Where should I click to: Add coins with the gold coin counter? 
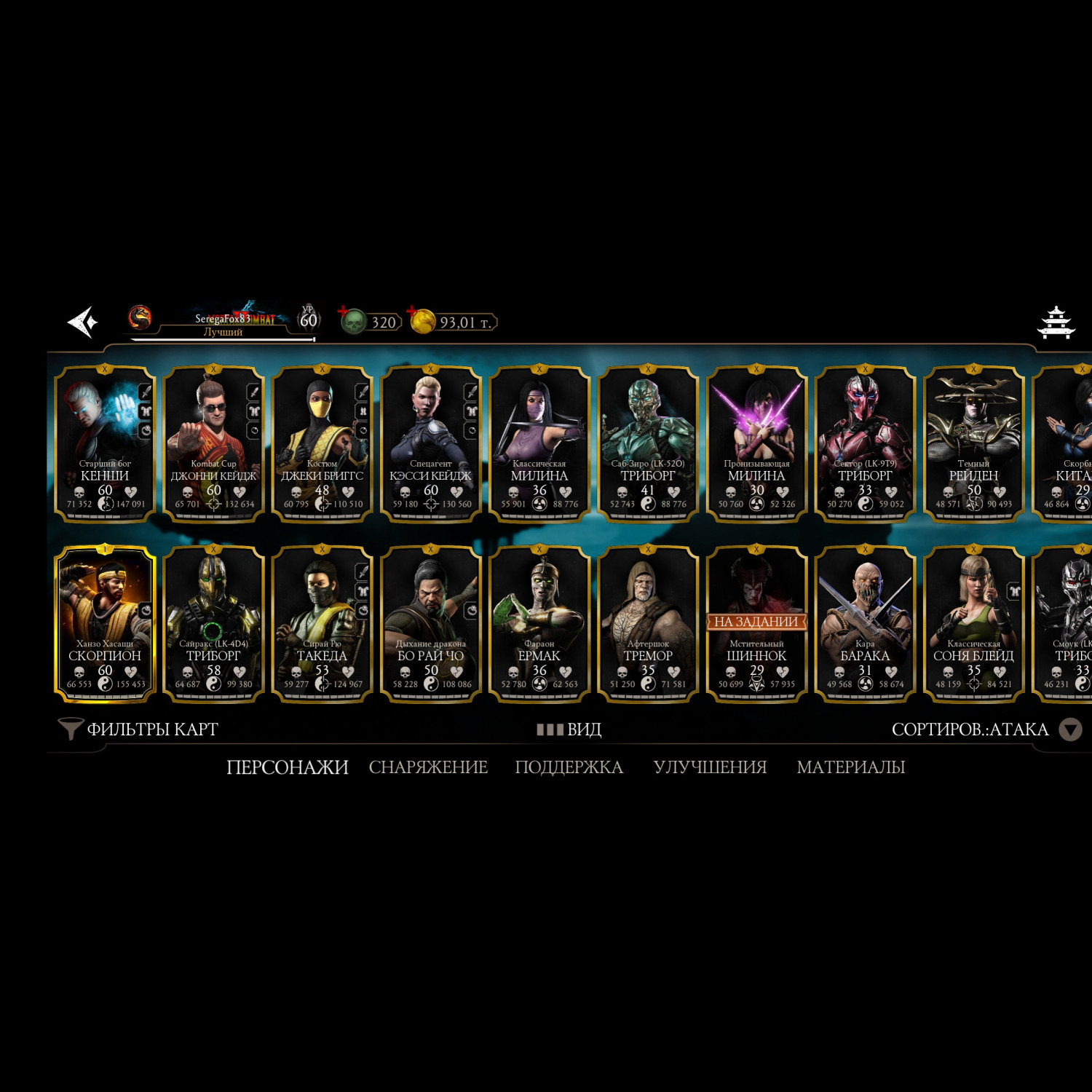pos(453,322)
